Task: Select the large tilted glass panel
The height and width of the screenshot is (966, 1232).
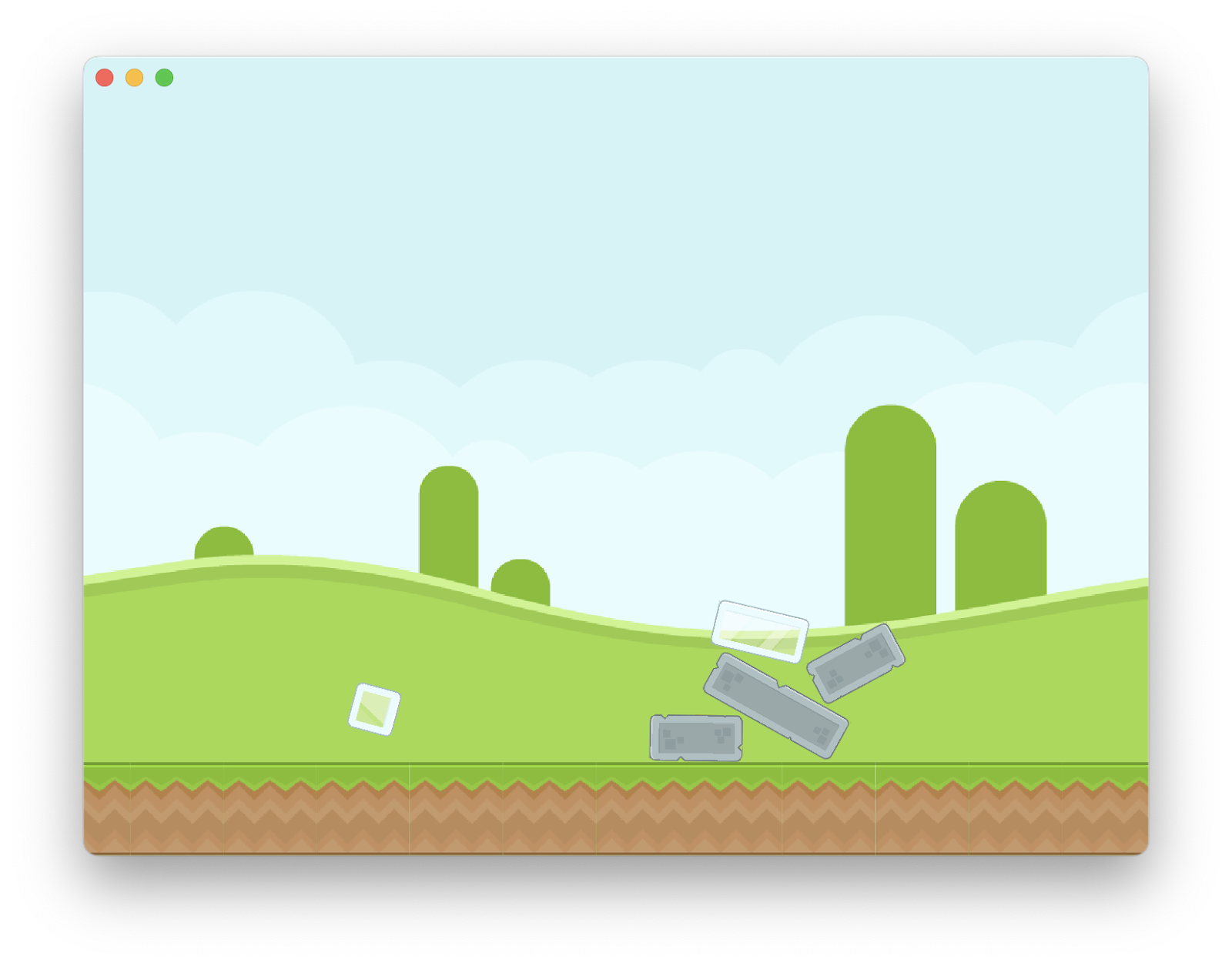Action: pos(761,630)
